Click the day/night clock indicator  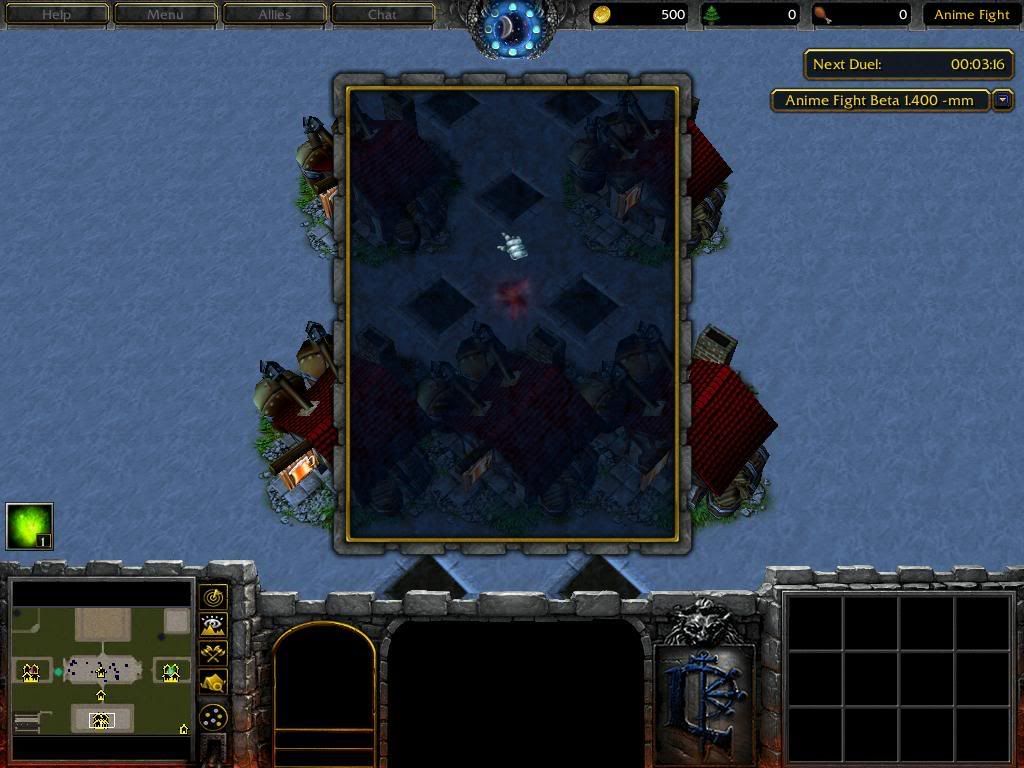pos(512,30)
